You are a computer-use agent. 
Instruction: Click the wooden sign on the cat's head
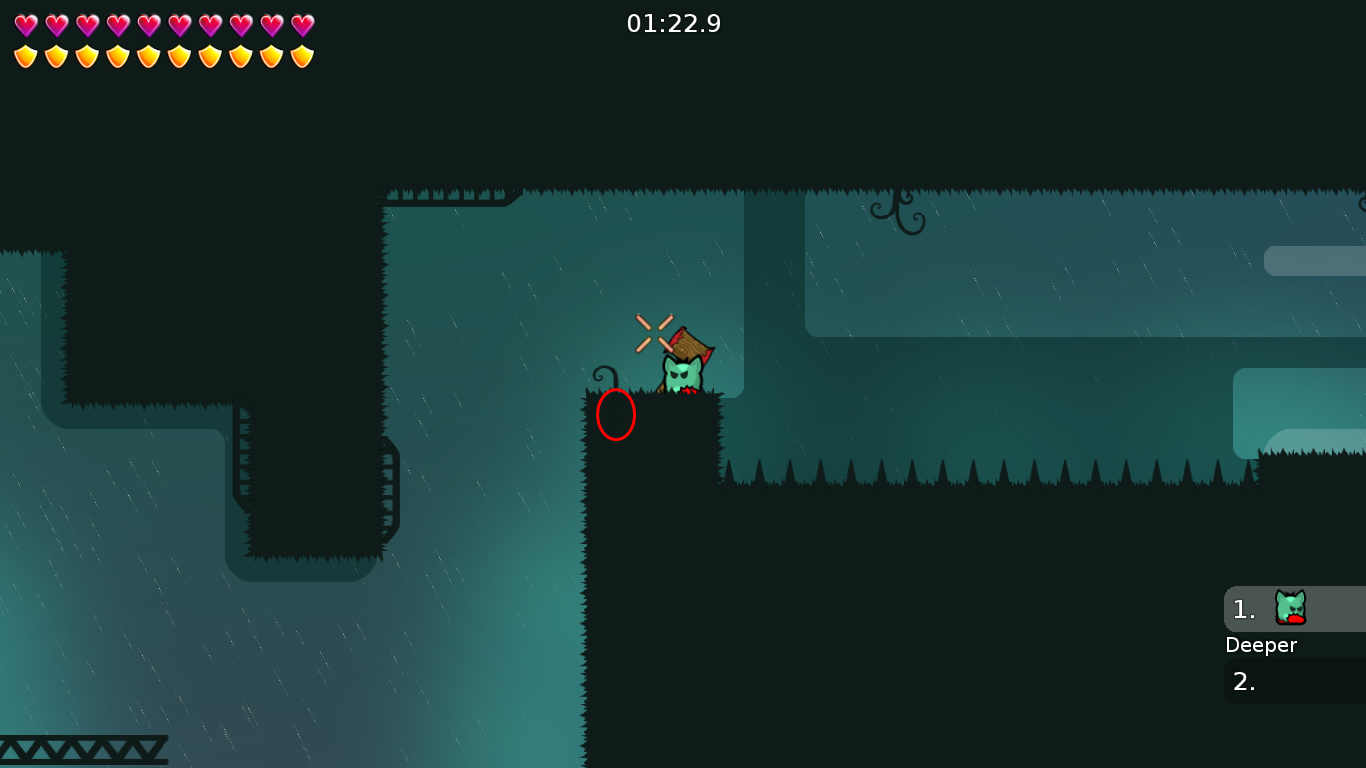pos(688,344)
